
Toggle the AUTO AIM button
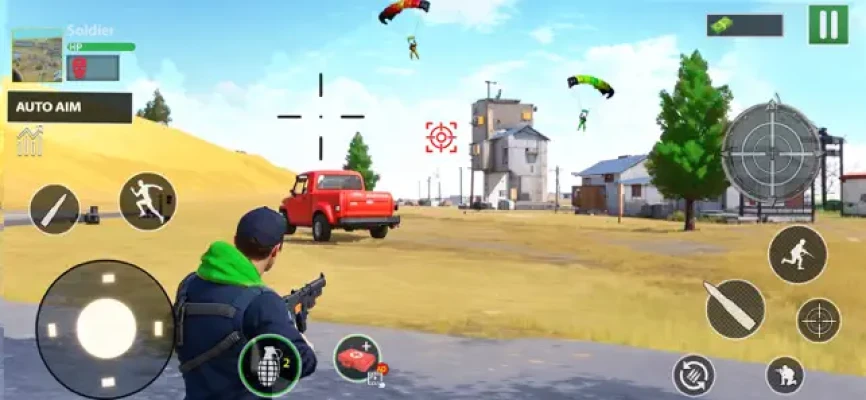(69, 108)
